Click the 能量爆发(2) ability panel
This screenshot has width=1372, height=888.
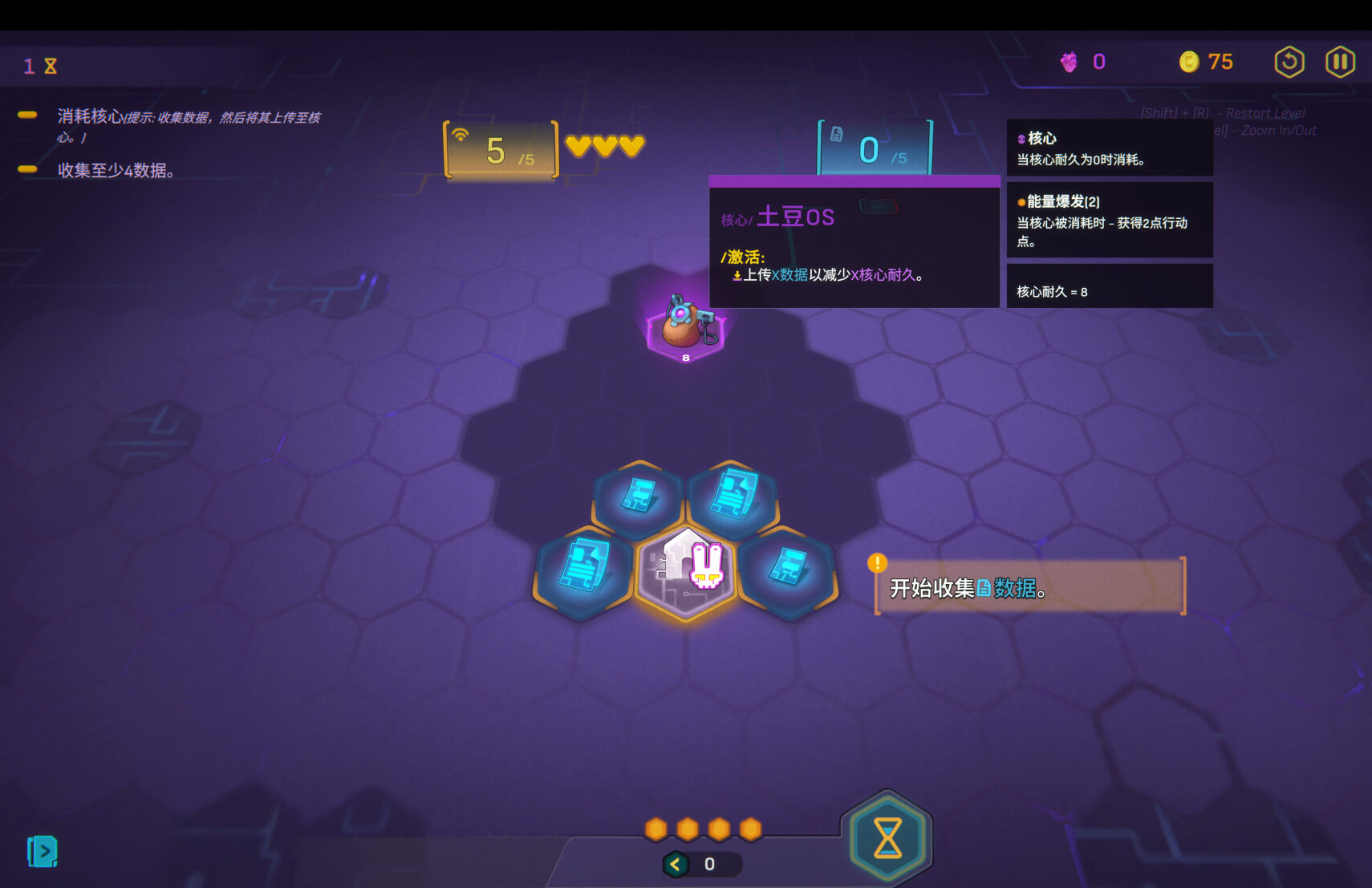point(1110,221)
